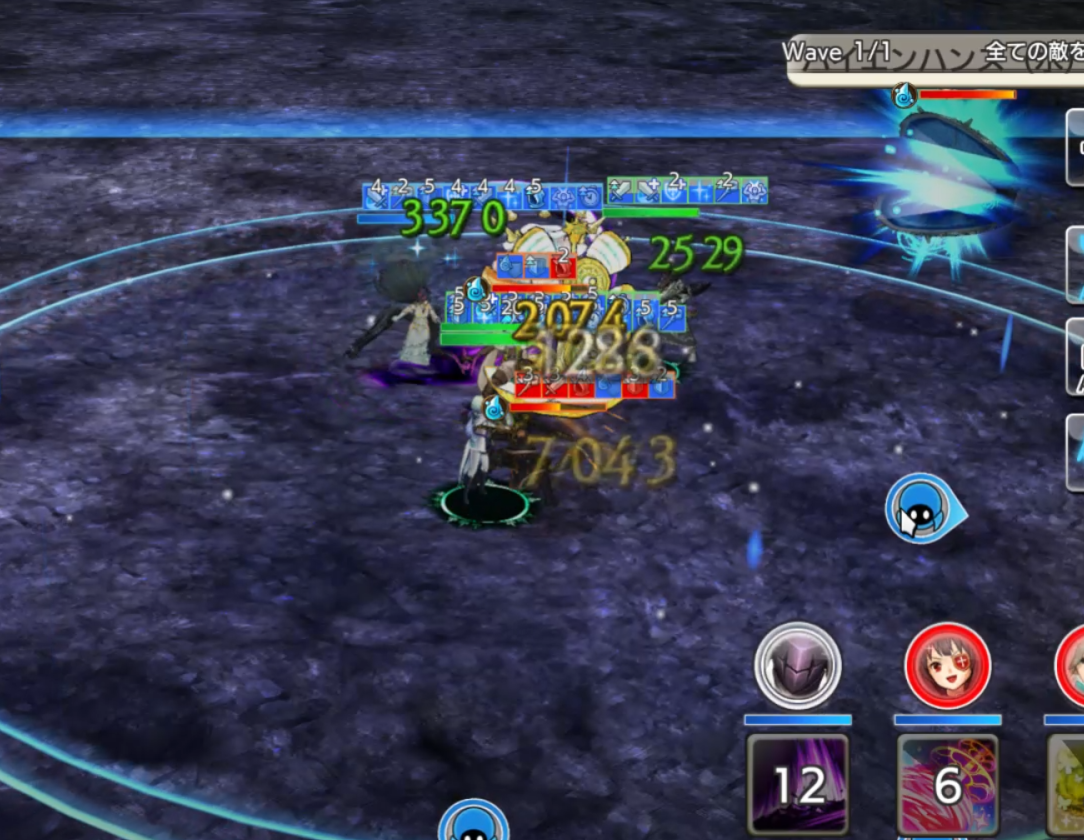Activate the yellow-green butterfly skill icon

pos(1067,785)
